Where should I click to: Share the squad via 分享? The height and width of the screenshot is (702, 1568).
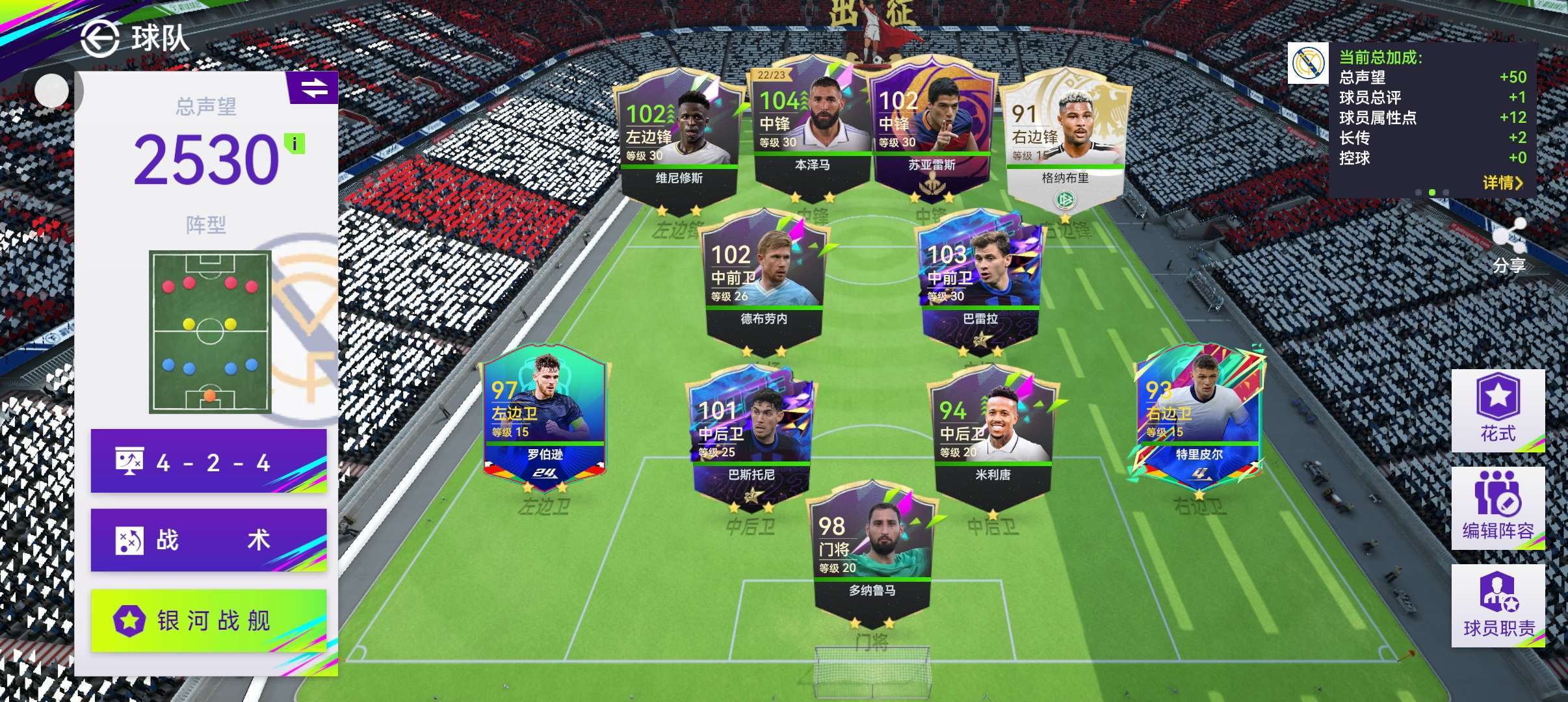(1508, 246)
